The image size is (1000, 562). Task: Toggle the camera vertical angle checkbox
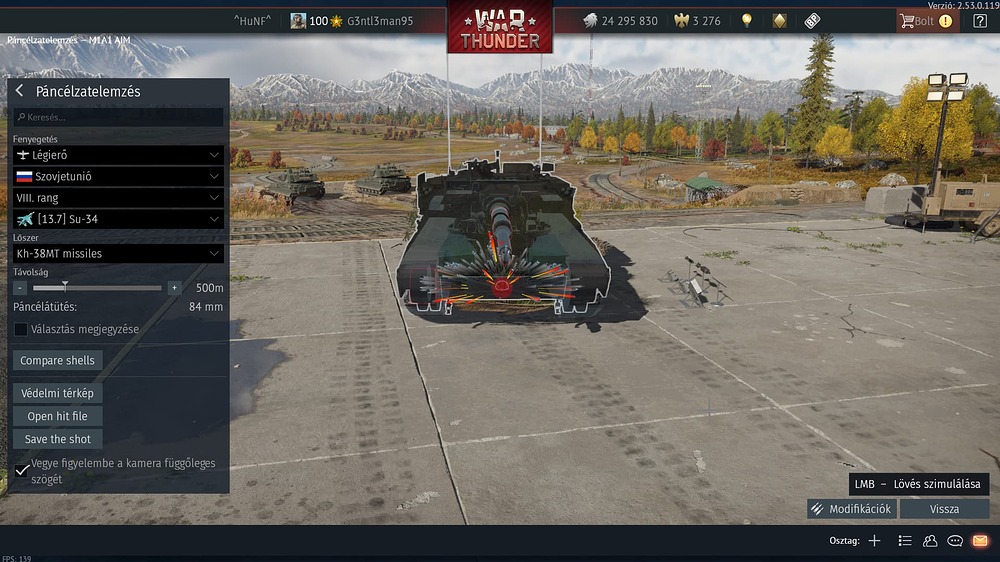pyautogui.click(x=22, y=470)
